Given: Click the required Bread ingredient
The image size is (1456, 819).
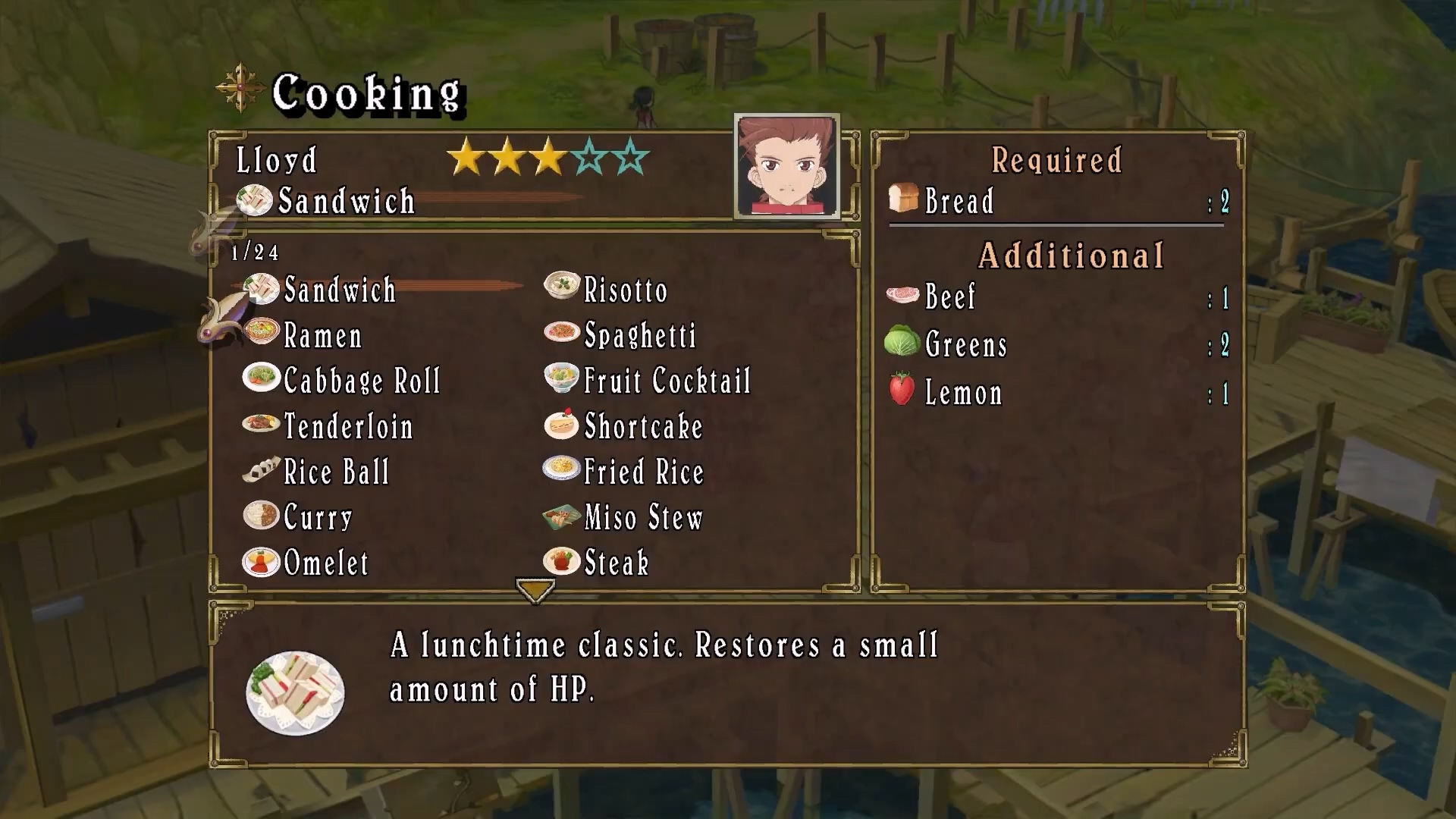Looking at the screenshot, I should (x=959, y=201).
